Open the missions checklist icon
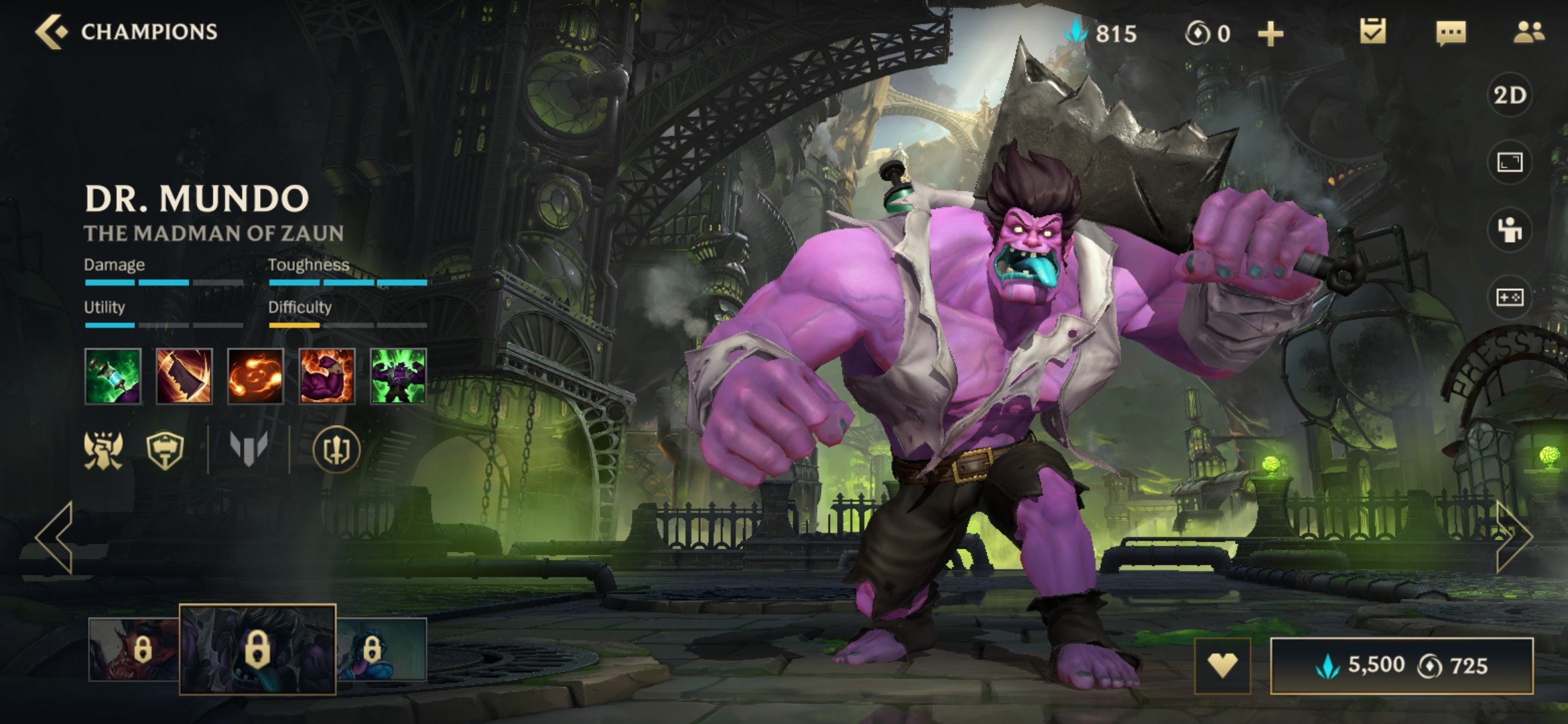 pyautogui.click(x=1372, y=32)
